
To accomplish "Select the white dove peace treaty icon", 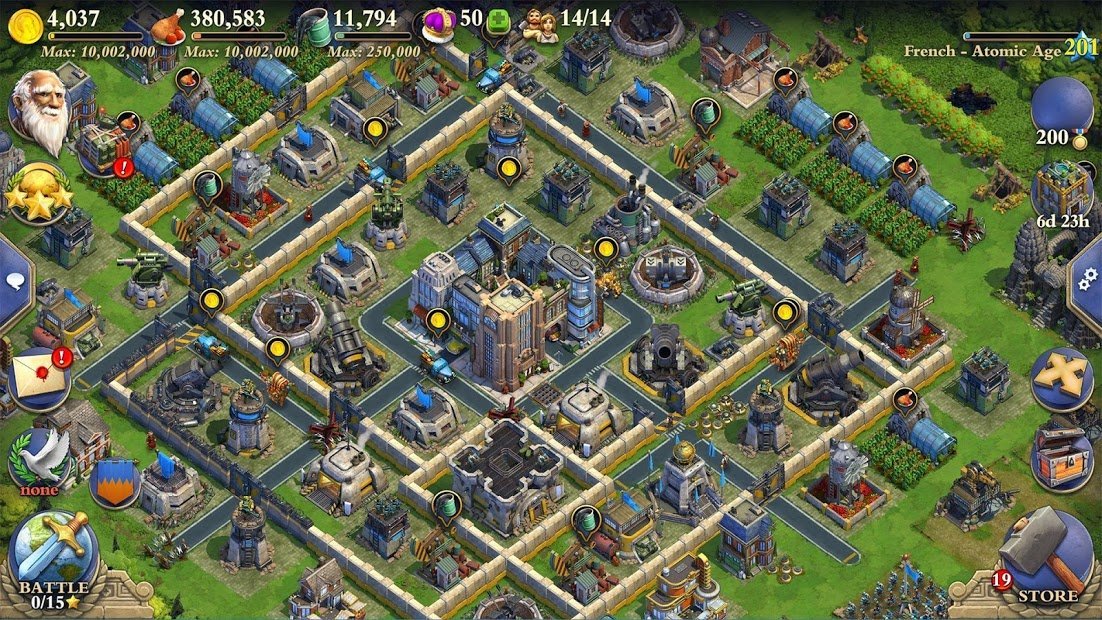I will 41,460.
